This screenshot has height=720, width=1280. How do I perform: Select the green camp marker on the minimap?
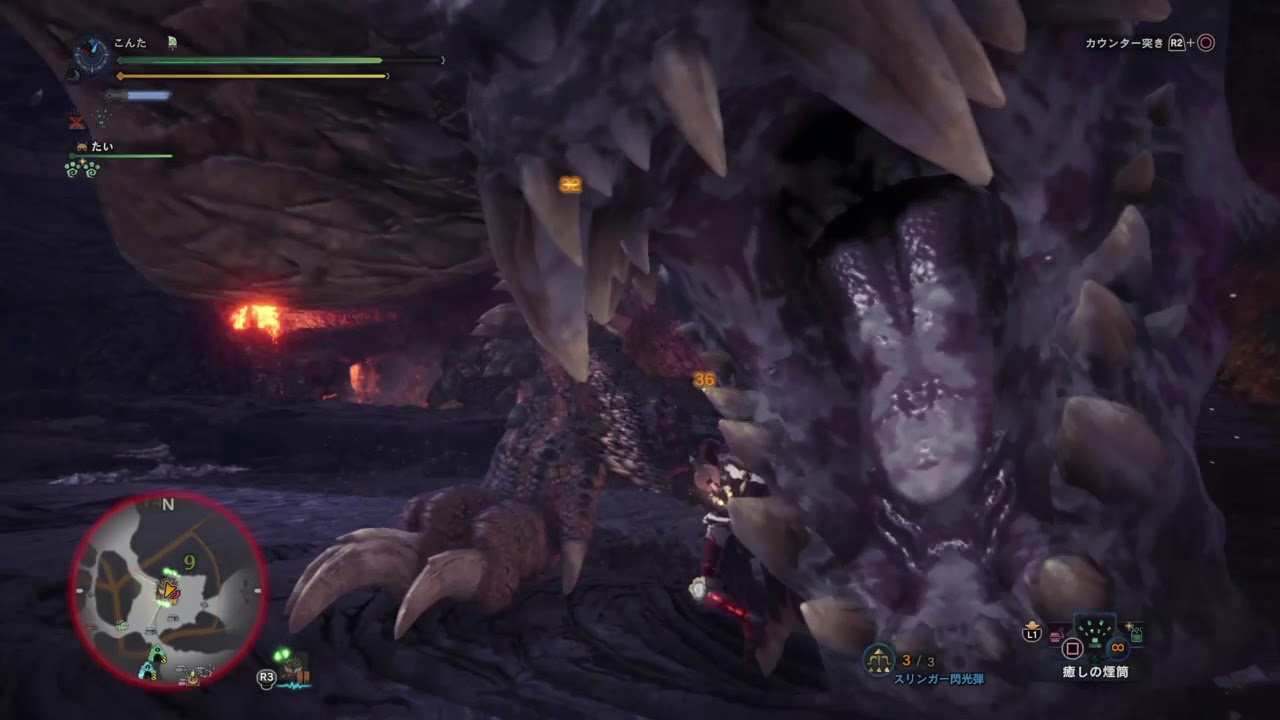point(156,654)
